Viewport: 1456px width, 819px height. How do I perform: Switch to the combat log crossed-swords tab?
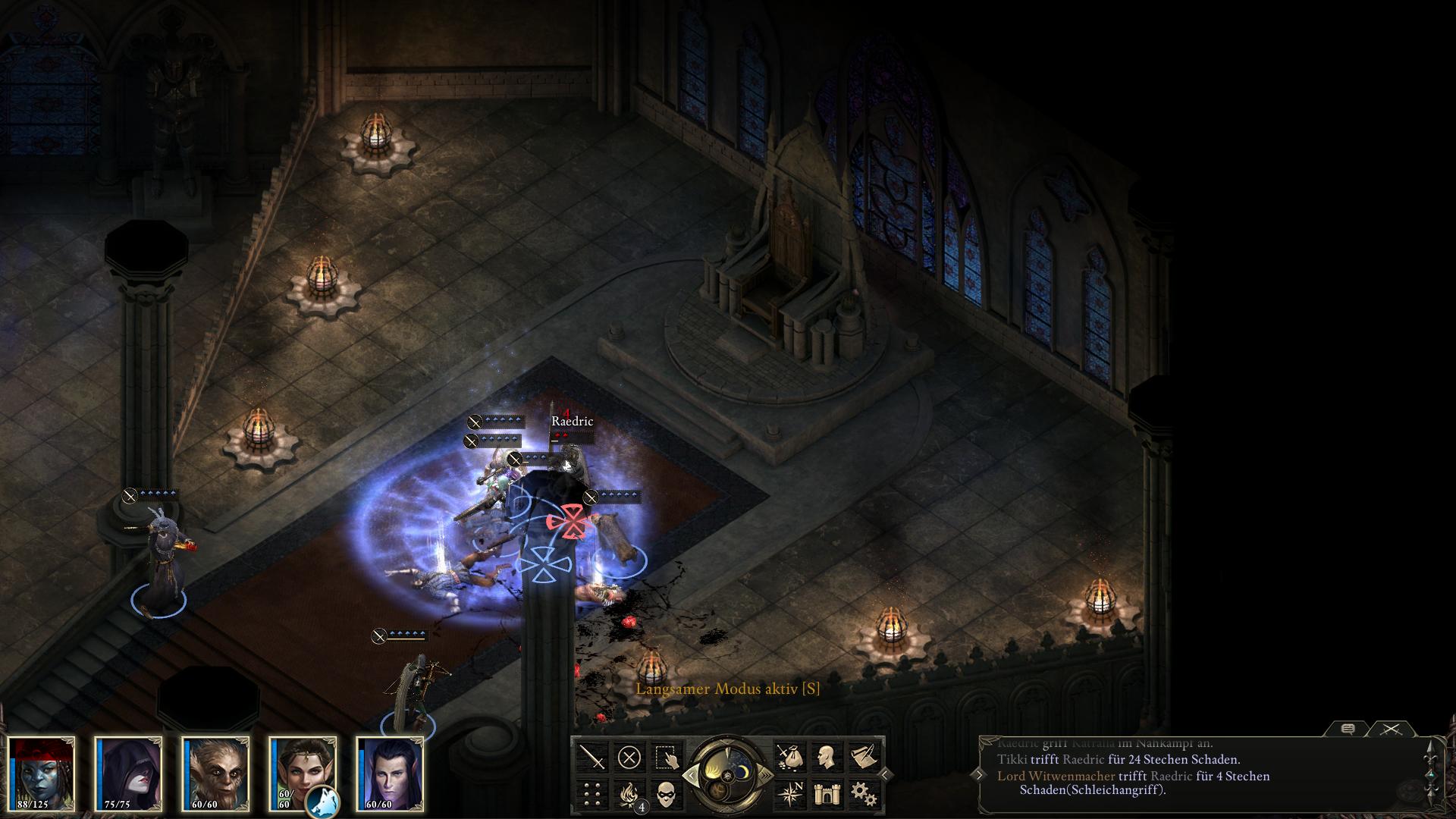(x=1391, y=729)
